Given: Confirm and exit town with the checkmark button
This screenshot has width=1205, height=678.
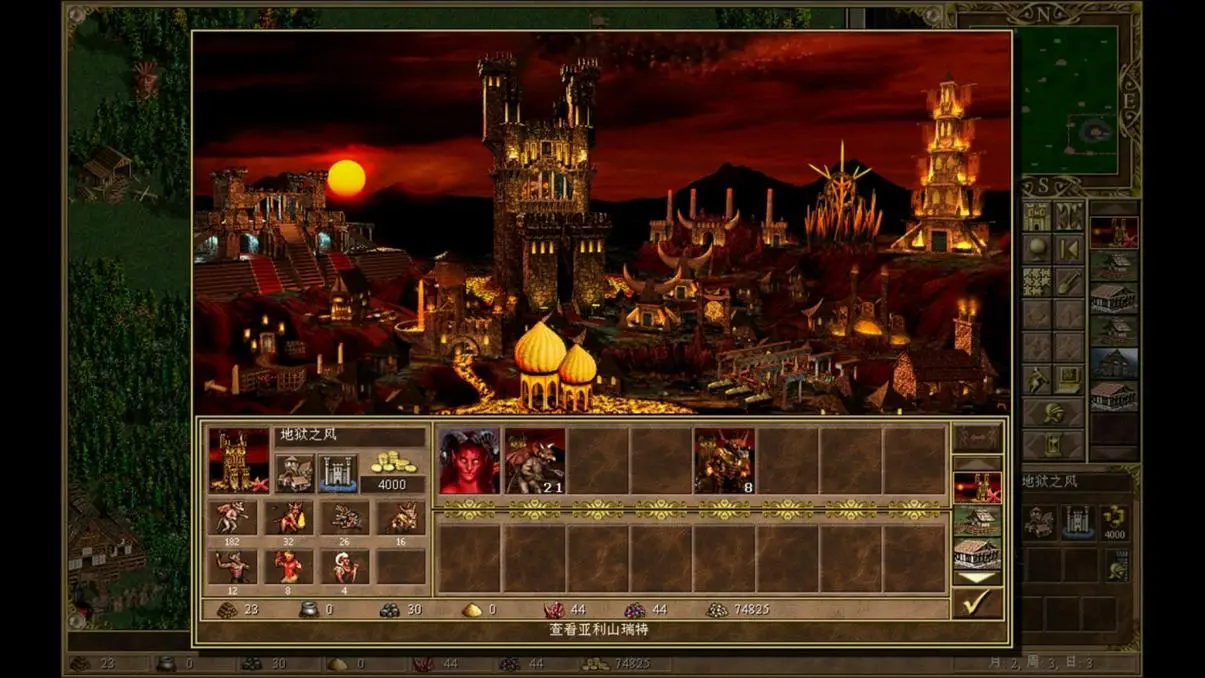Looking at the screenshot, I should pos(976,602).
